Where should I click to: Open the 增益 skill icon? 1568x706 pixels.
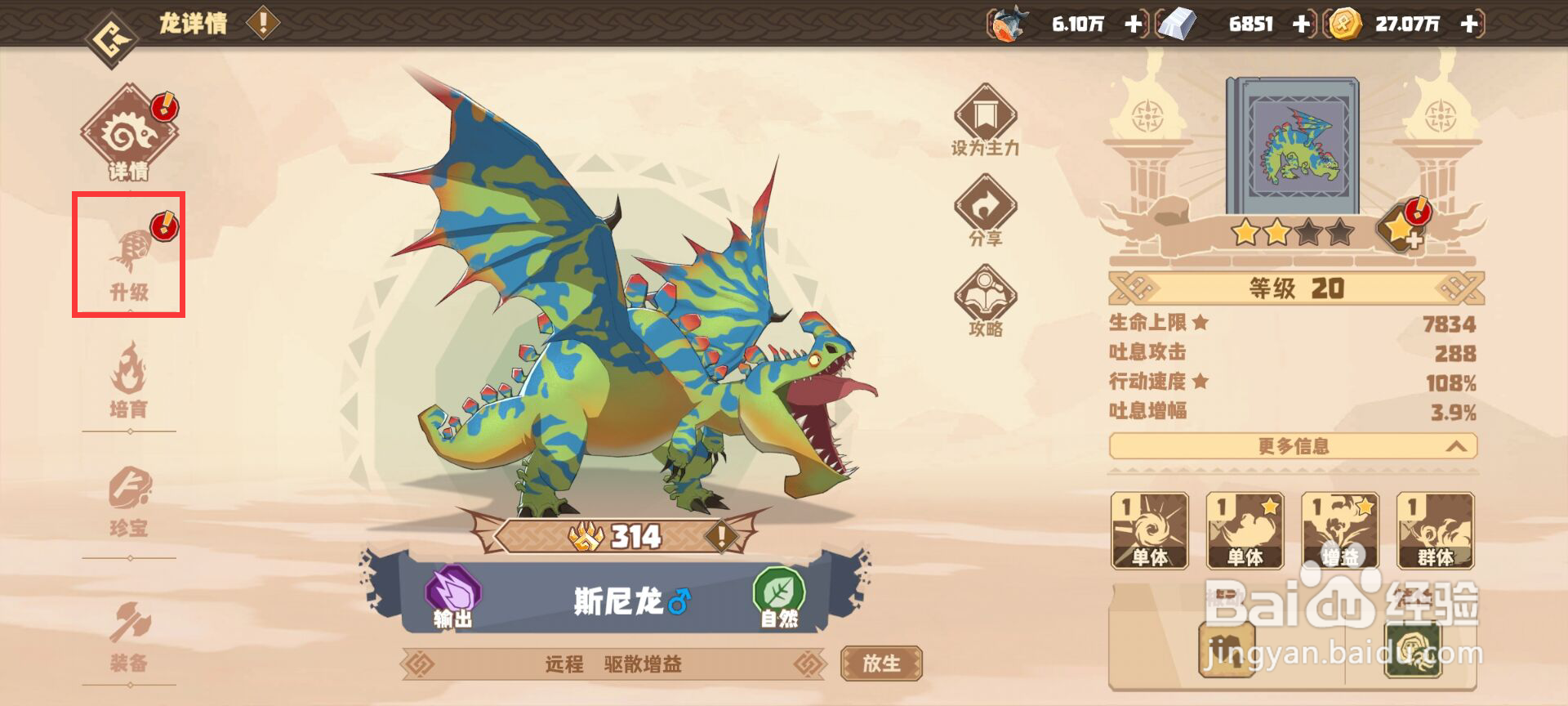tap(1341, 531)
